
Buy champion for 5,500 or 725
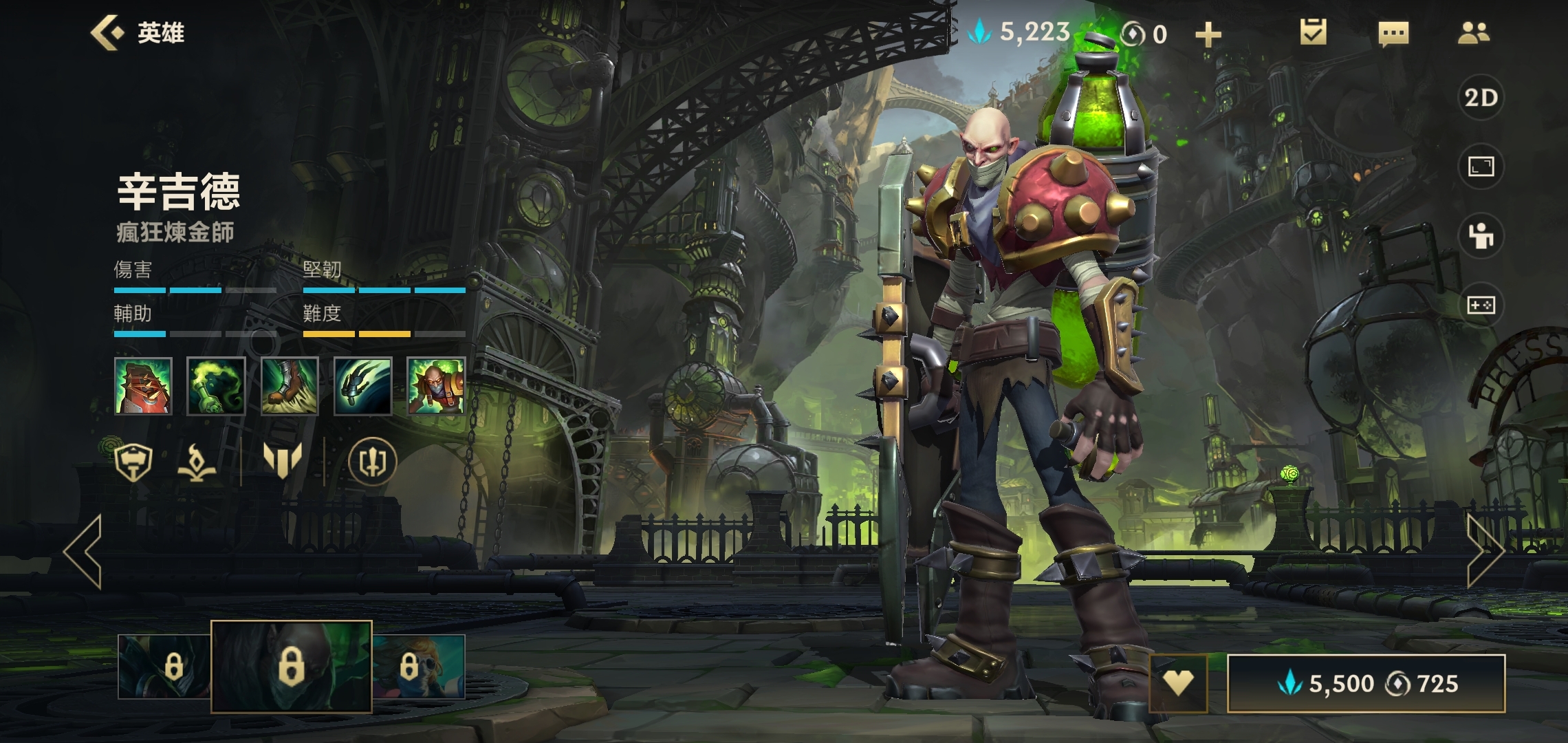(1366, 683)
